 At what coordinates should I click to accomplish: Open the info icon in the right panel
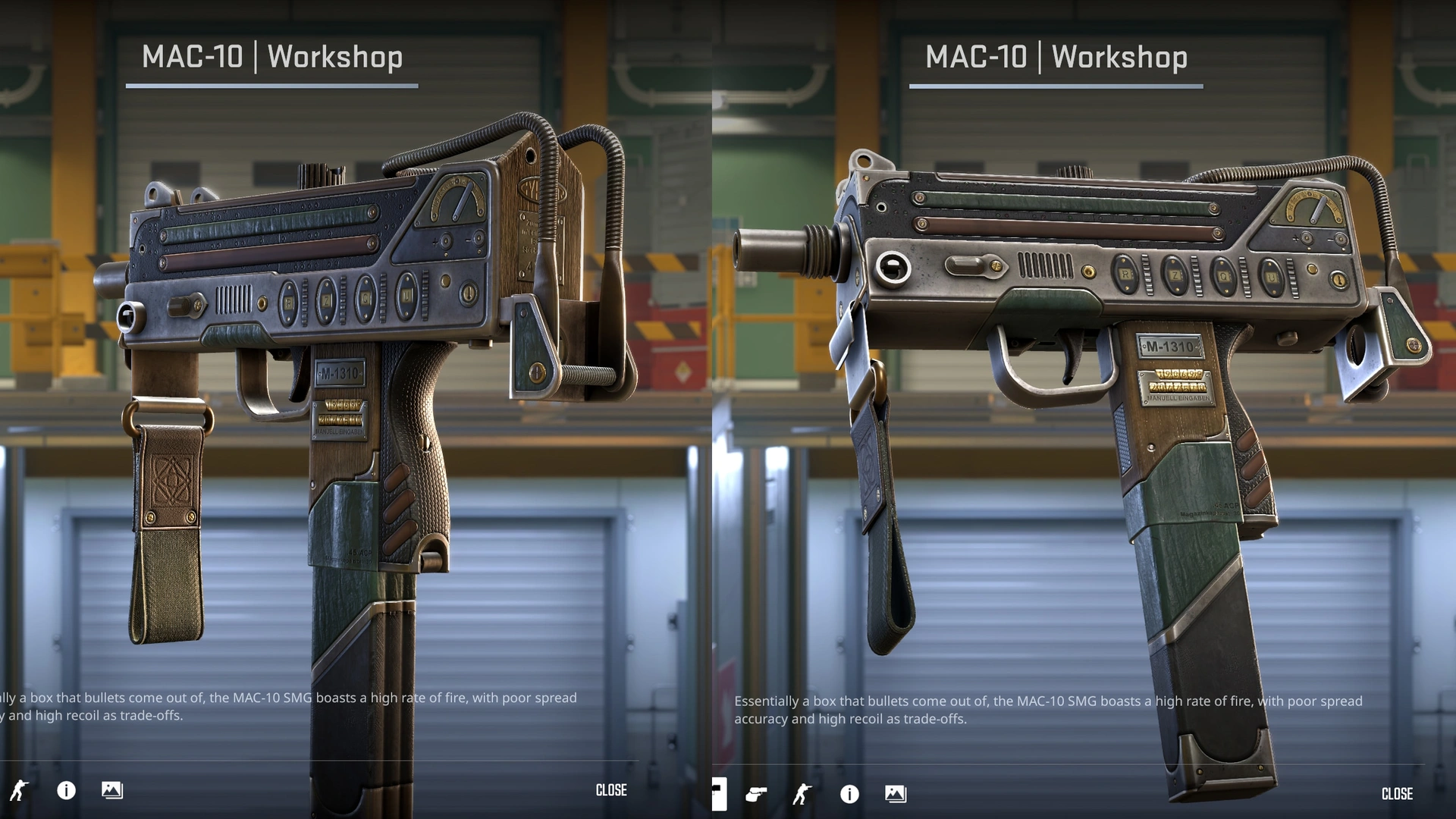(x=849, y=794)
